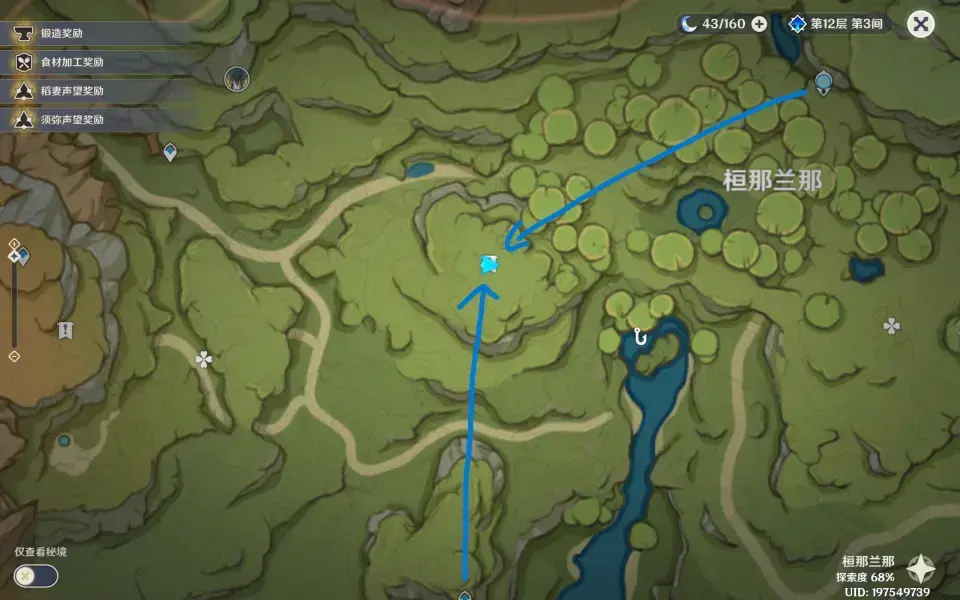
Task: Zoom in with the map's plus button
Action: coord(14,244)
